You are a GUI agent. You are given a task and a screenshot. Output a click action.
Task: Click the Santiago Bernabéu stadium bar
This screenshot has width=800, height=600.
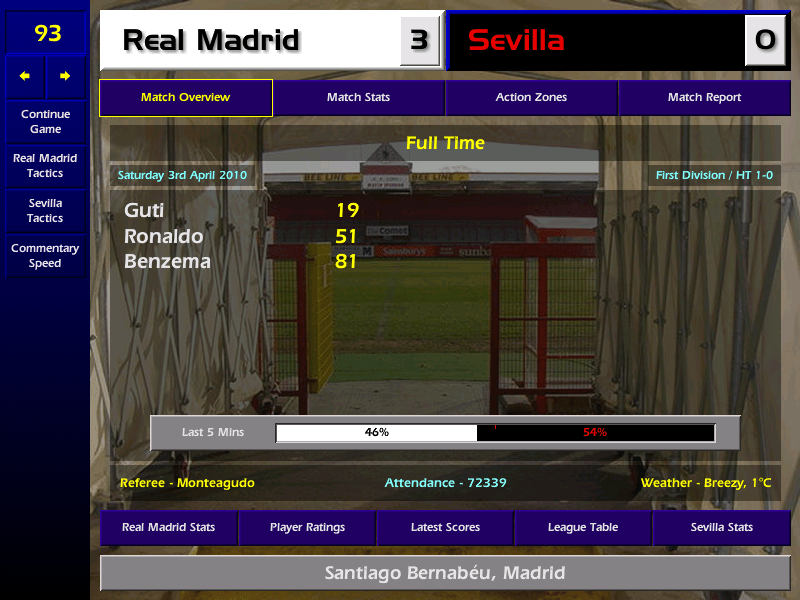pyautogui.click(x=445, y=573)
